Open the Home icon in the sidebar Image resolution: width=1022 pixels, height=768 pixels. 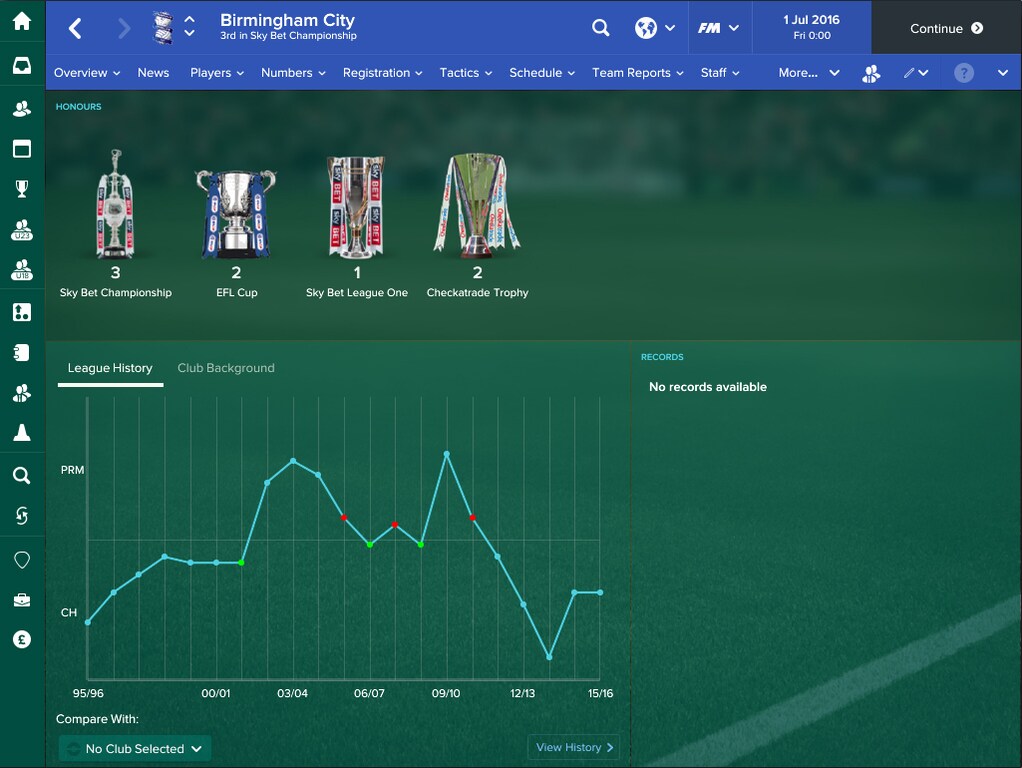[22, 22]
